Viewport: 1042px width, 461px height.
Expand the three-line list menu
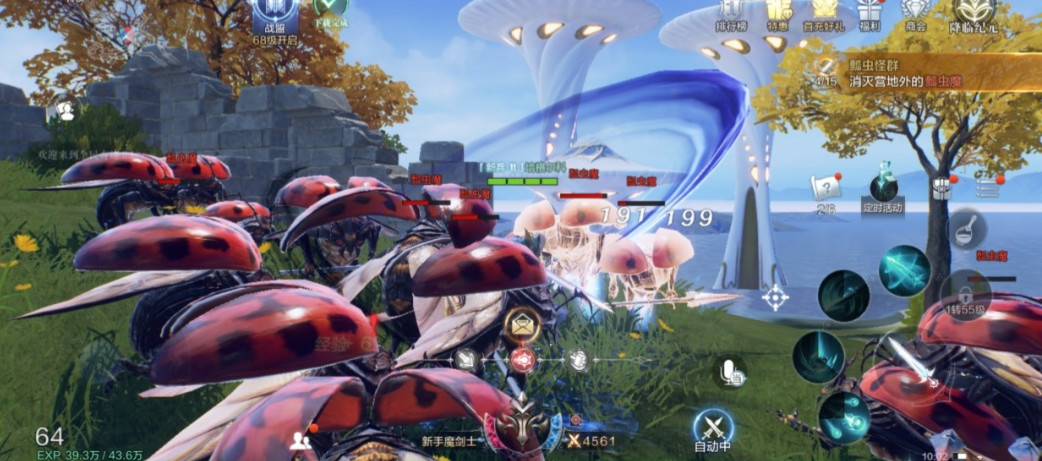click(x=987, y=187)
